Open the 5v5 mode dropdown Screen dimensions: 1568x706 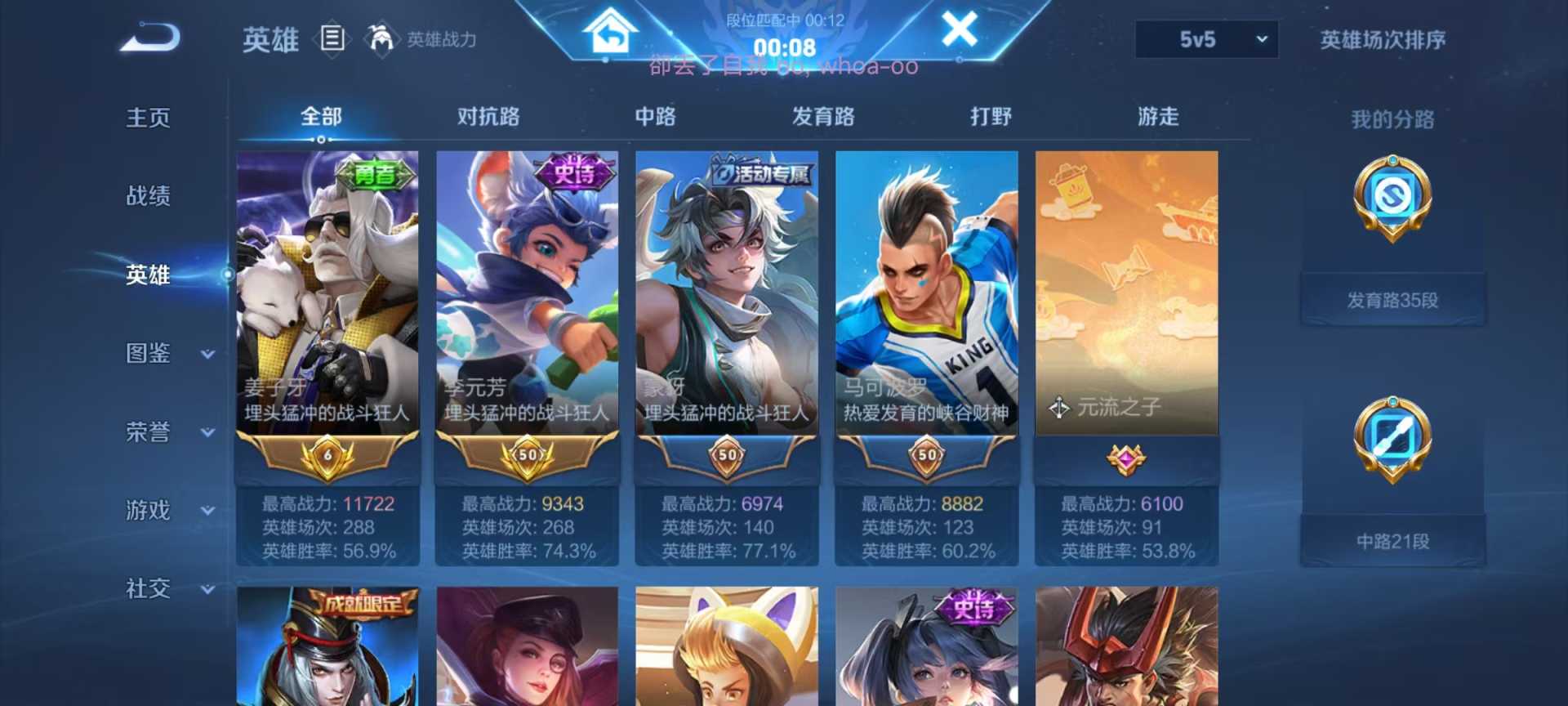(x=1205, y=38)
